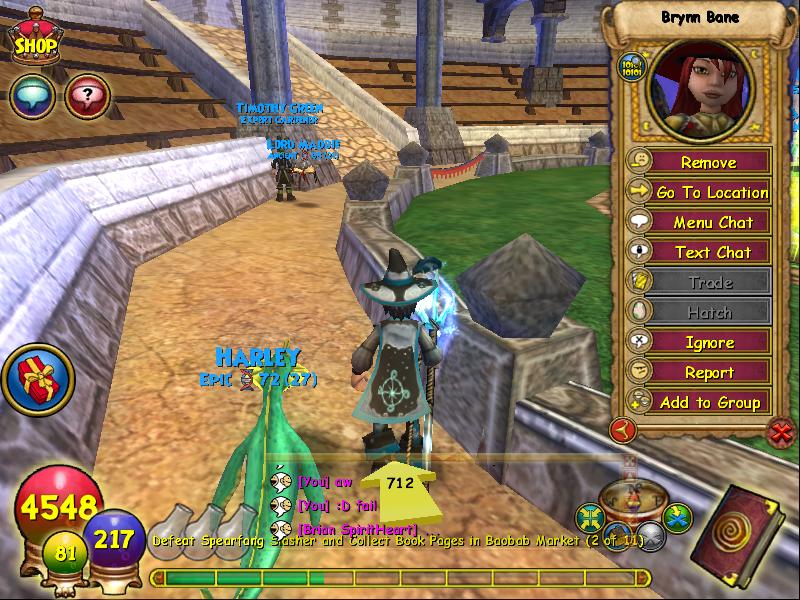The height and width of the screenshot is (600, 800).
Task: Start a Text Chat with Brynn Bane
Action: (x=711, y=252)
